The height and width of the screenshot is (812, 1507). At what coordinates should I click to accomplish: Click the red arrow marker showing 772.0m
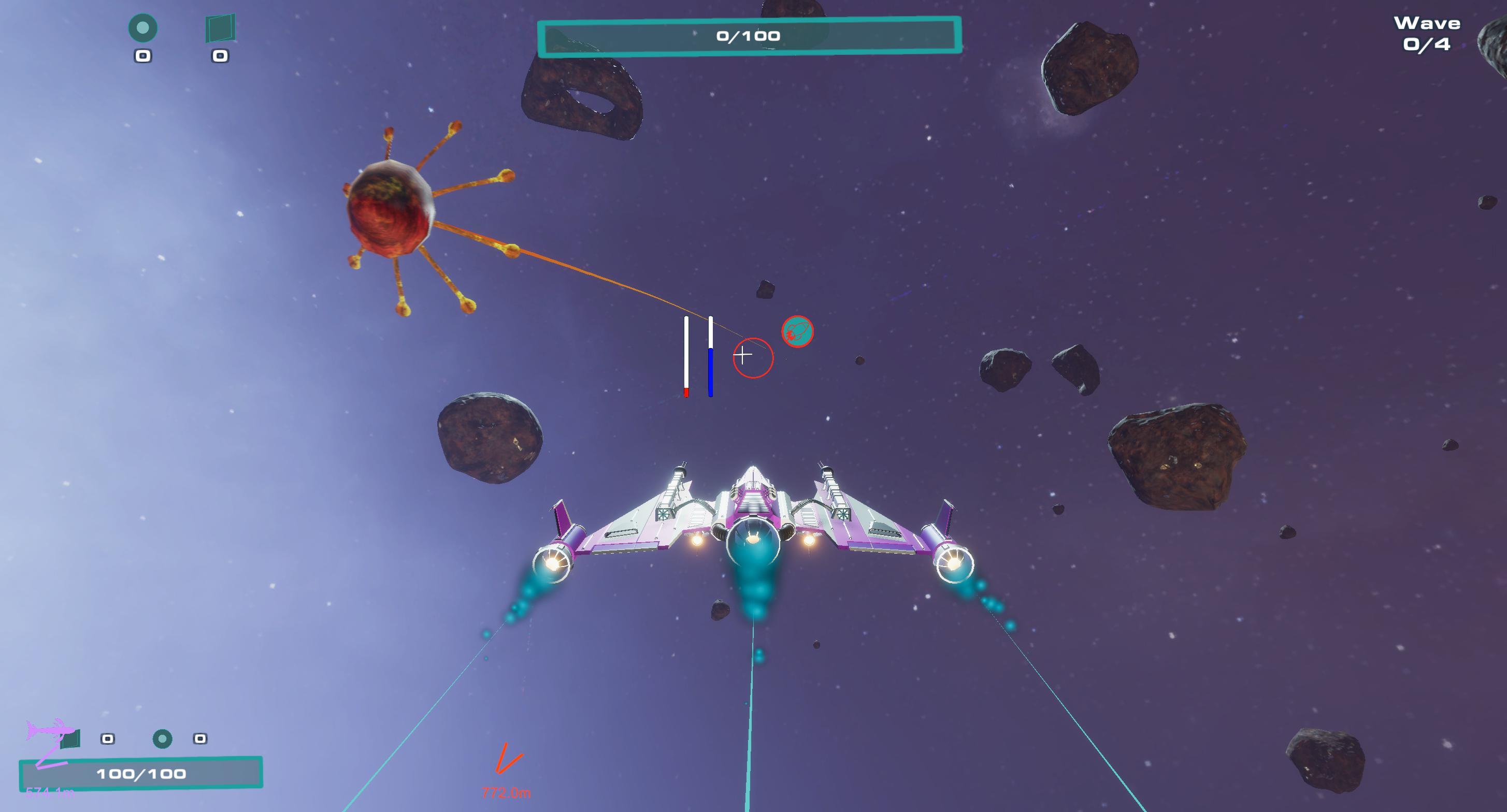[x=507, y=758]
